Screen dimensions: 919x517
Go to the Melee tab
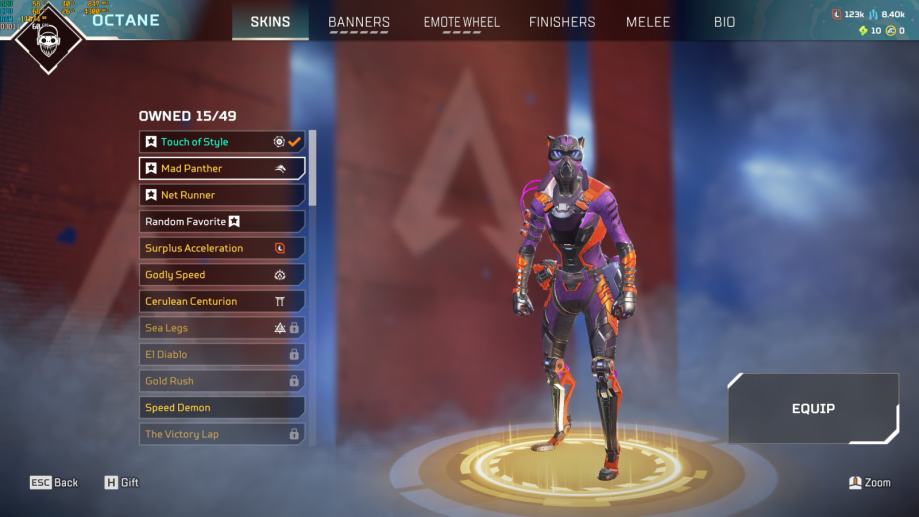pyautogui.click(x=648, y=22)
